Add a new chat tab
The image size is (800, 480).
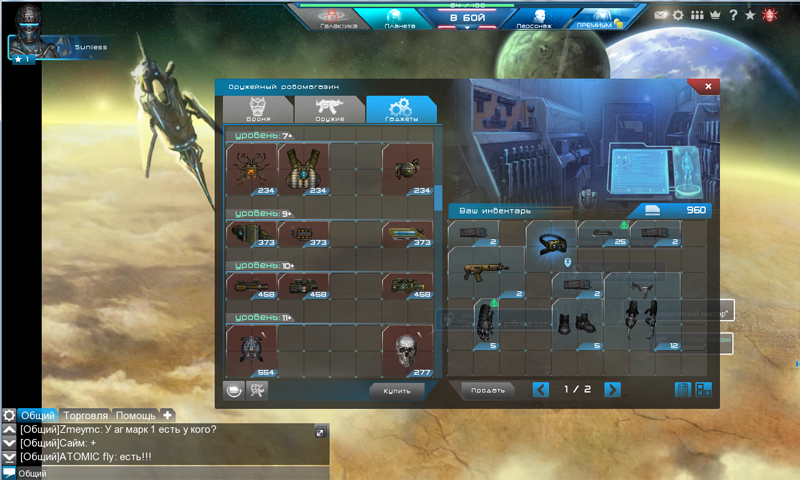tap(168, 415)
